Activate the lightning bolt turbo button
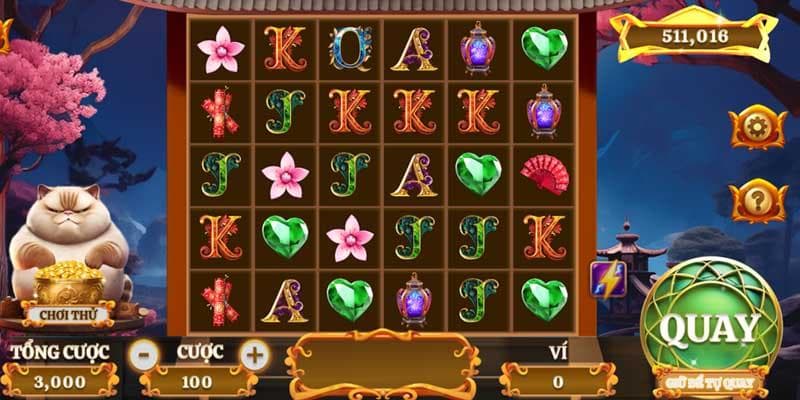Viewport: 800px width, 400px height. click(x=608, y=279)
